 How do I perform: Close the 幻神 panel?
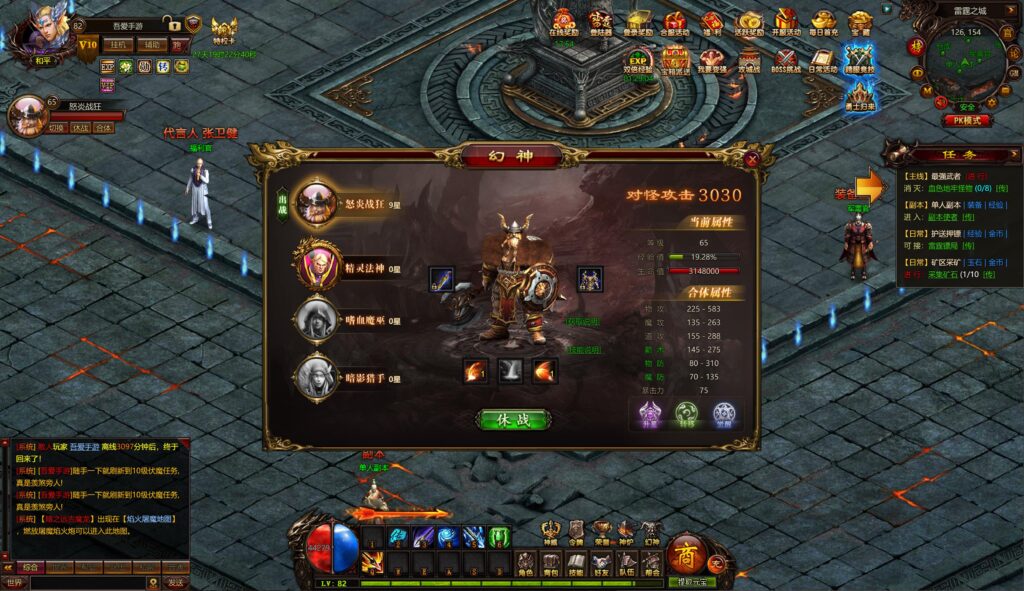(752, 159)
